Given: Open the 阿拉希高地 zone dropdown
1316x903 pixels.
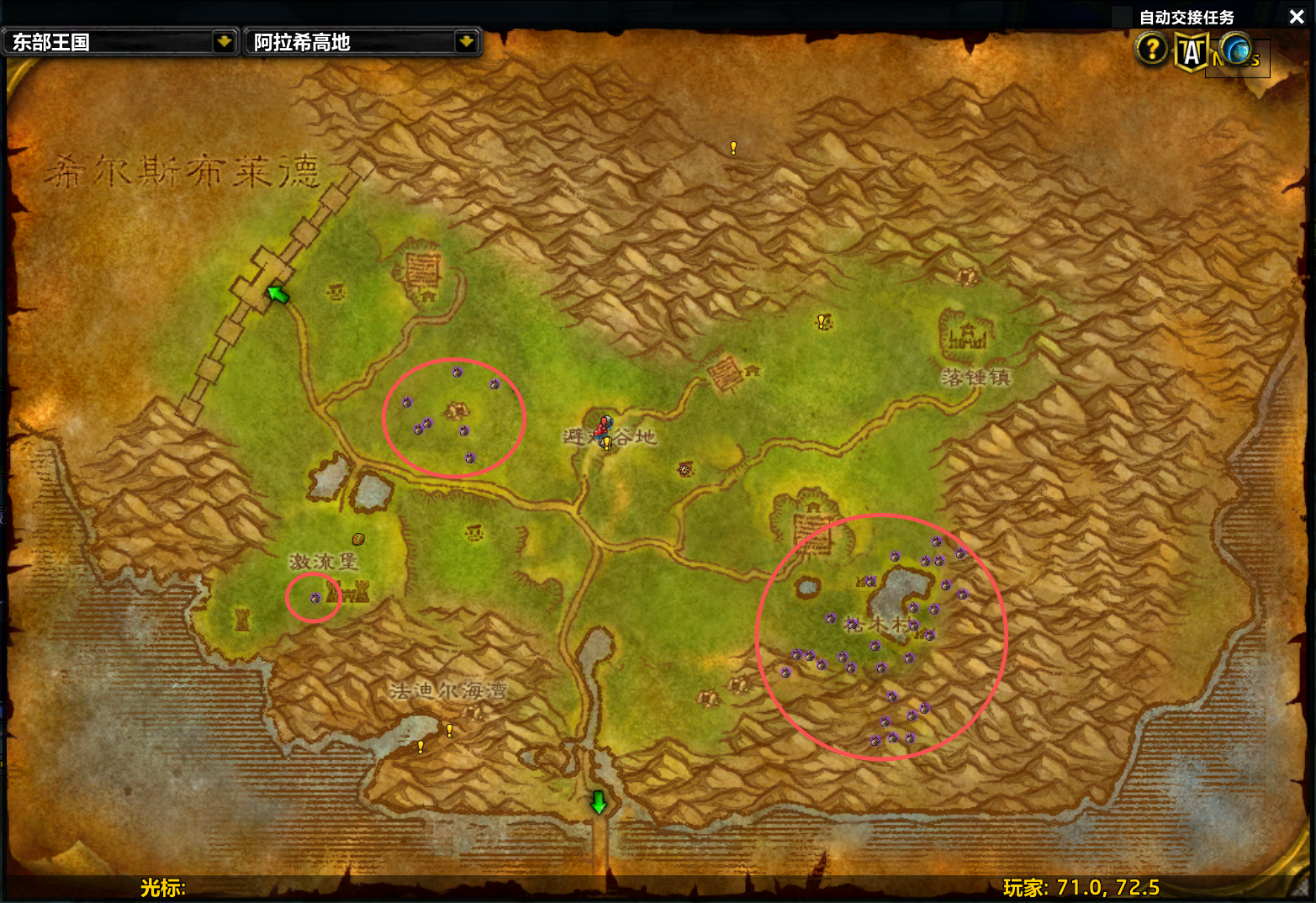Looking at the screenshot, I should click(465, 41).
